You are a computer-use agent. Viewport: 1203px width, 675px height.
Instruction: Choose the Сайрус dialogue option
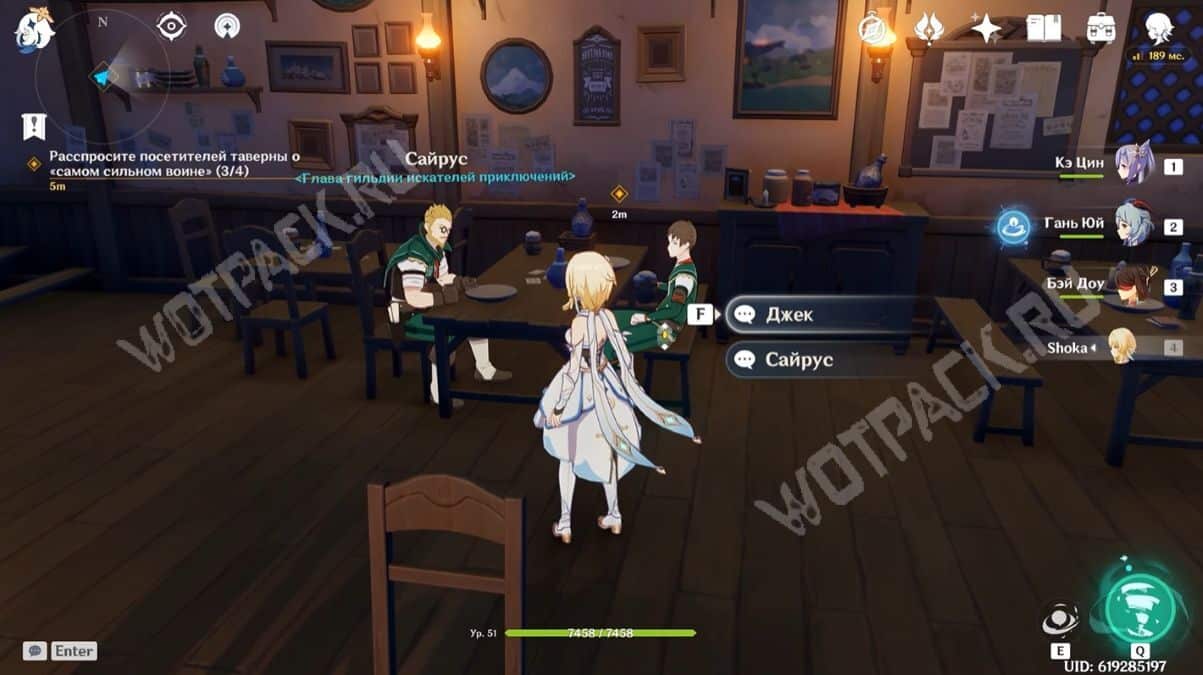[820, 359]
